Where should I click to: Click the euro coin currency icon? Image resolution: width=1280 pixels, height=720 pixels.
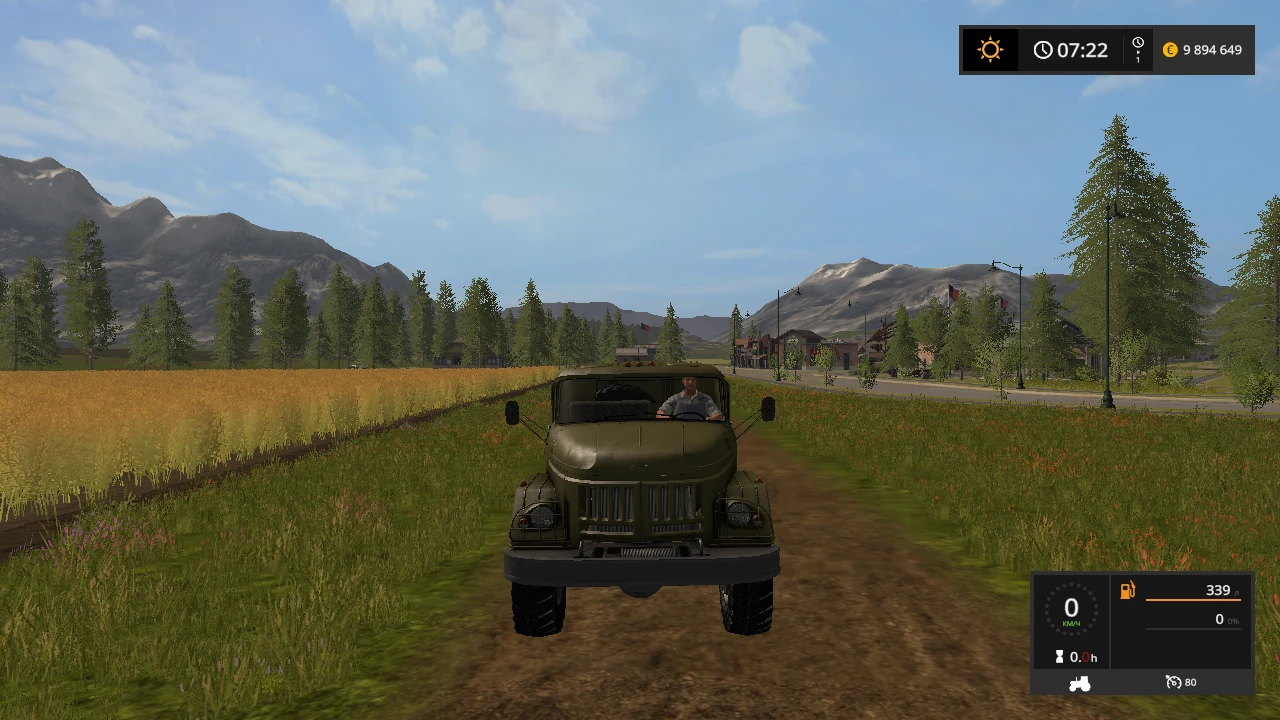click(x=1170, y=49)
